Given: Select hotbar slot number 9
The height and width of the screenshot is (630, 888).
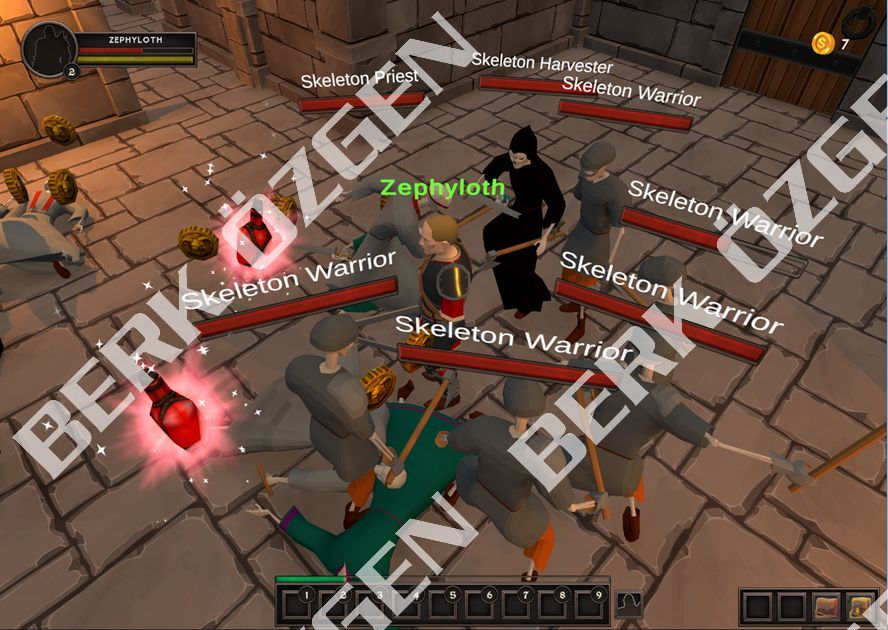Looking at the screenshot, I should [591, 605].
